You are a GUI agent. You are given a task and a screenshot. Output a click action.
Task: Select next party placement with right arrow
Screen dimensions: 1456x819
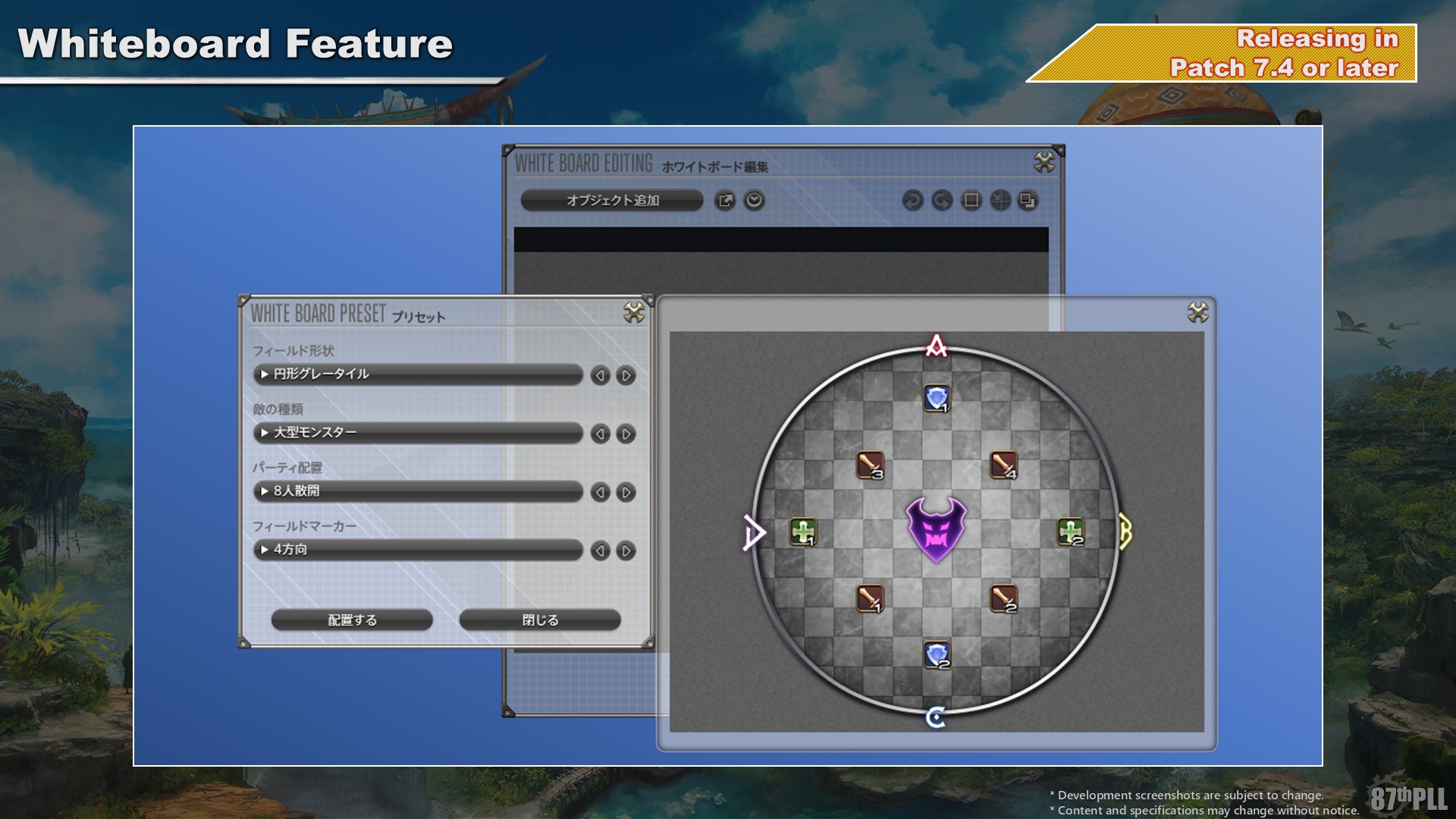coord(626,492)
